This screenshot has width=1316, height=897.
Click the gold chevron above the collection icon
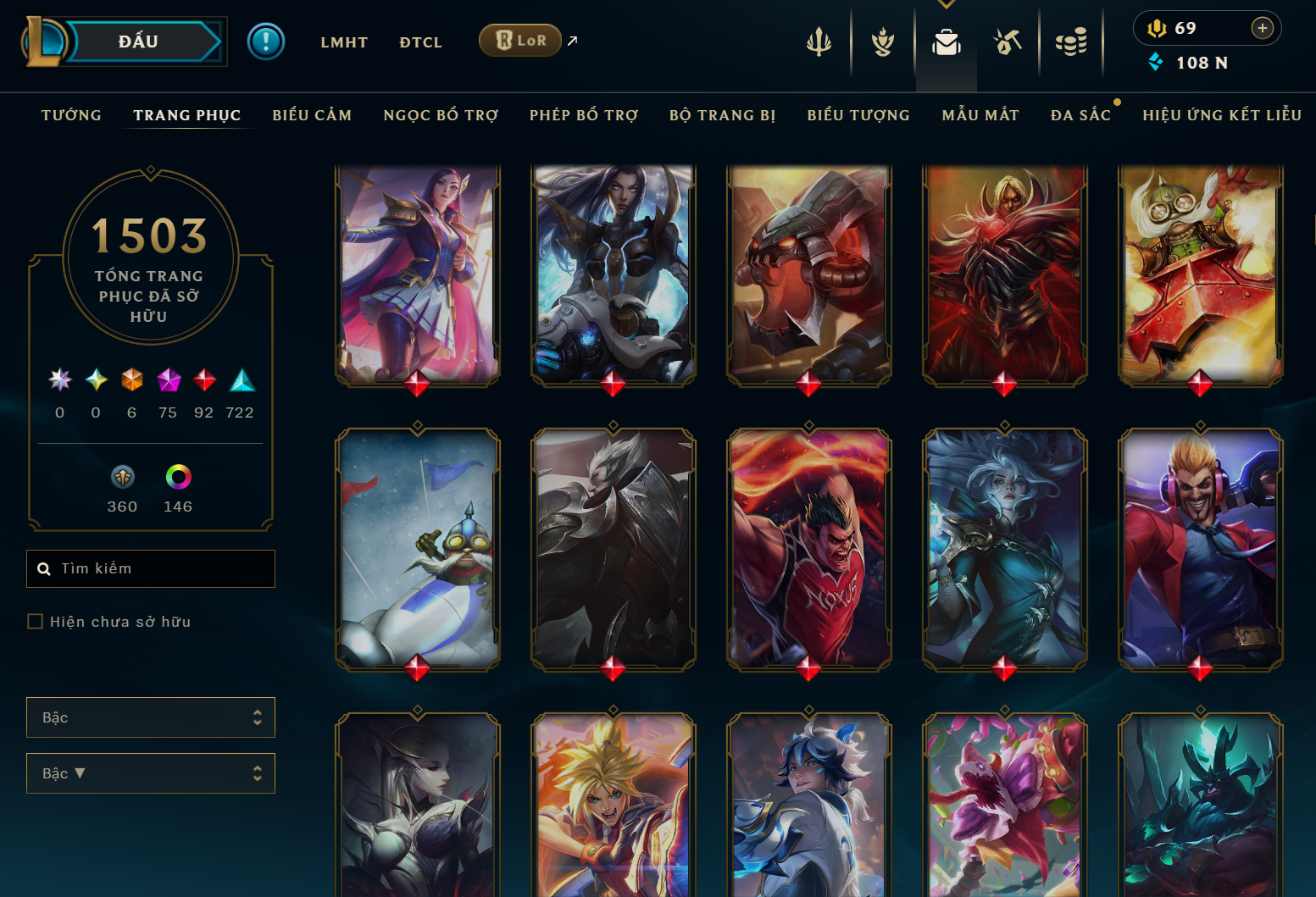tap(947, 4)
